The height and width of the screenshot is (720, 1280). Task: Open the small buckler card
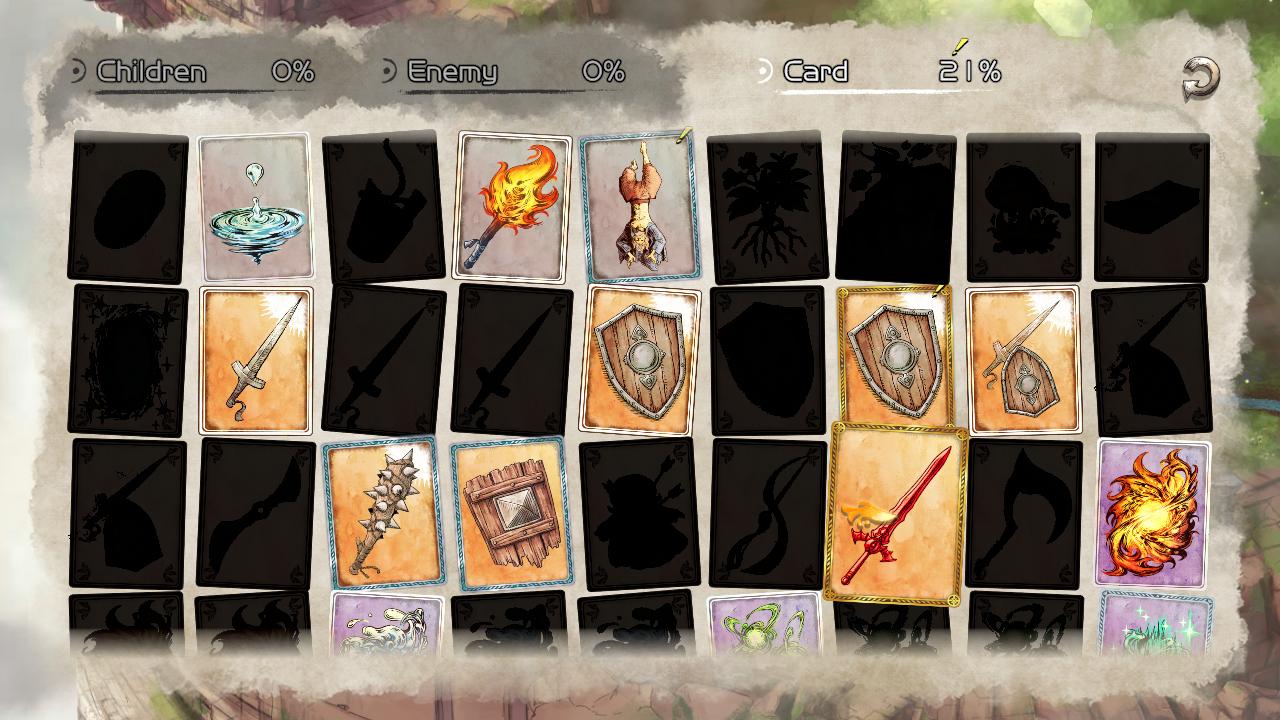(x=1022, y=360)
